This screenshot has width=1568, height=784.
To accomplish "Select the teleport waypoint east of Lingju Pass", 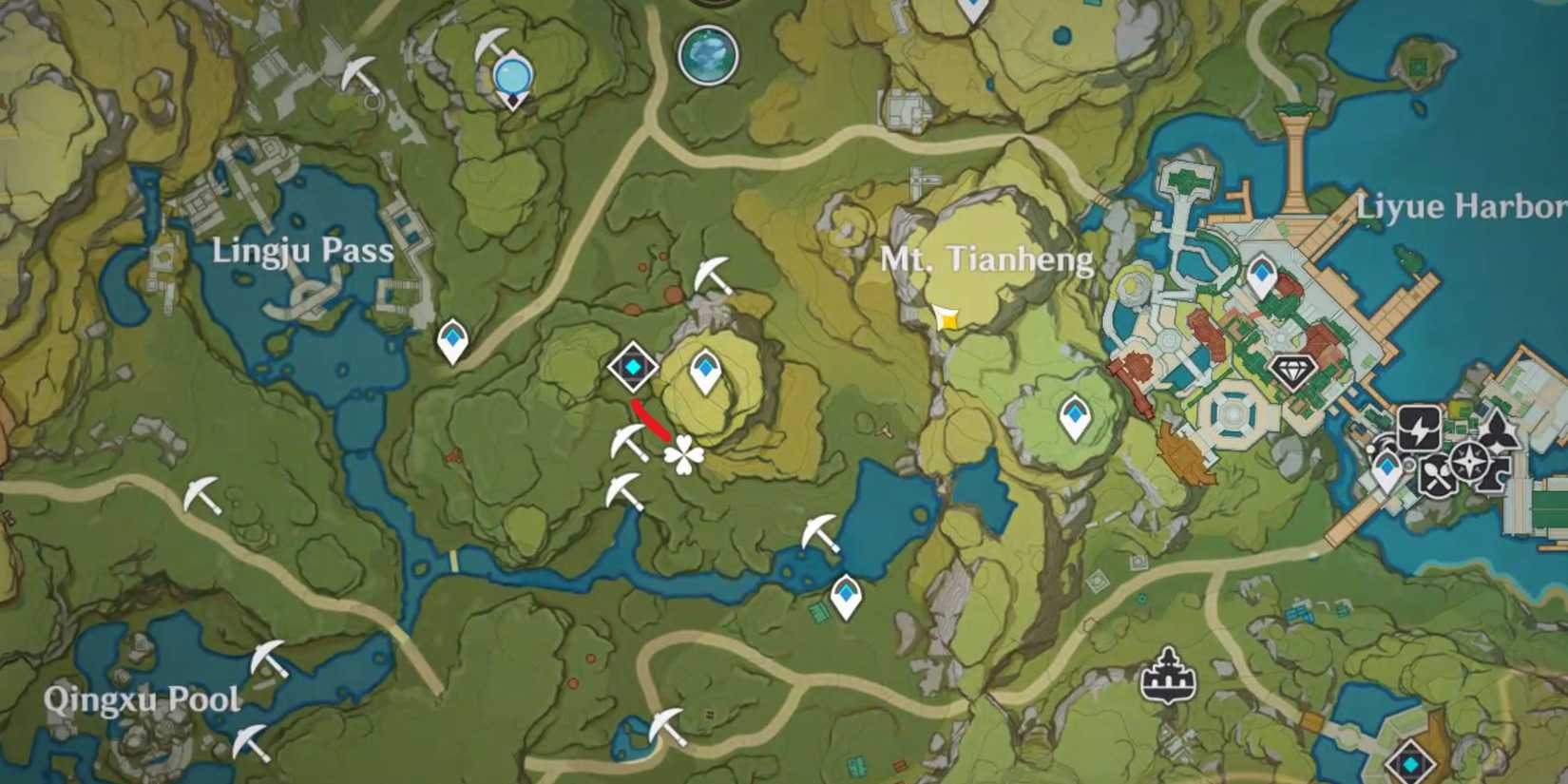I will [x=453, y=338].
